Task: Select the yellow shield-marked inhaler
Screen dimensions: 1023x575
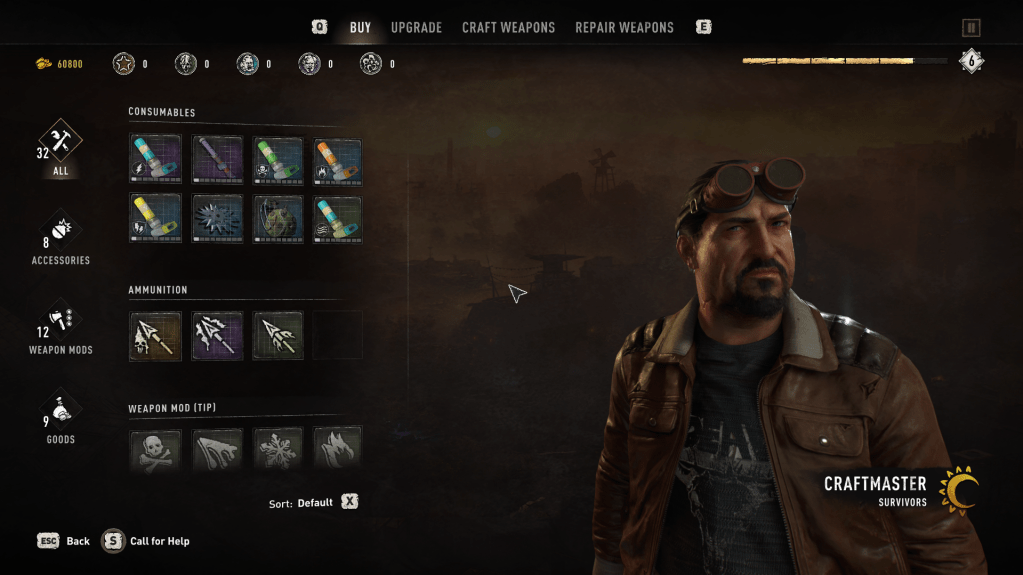Action: pyautogui.click(x=156, y=219)
